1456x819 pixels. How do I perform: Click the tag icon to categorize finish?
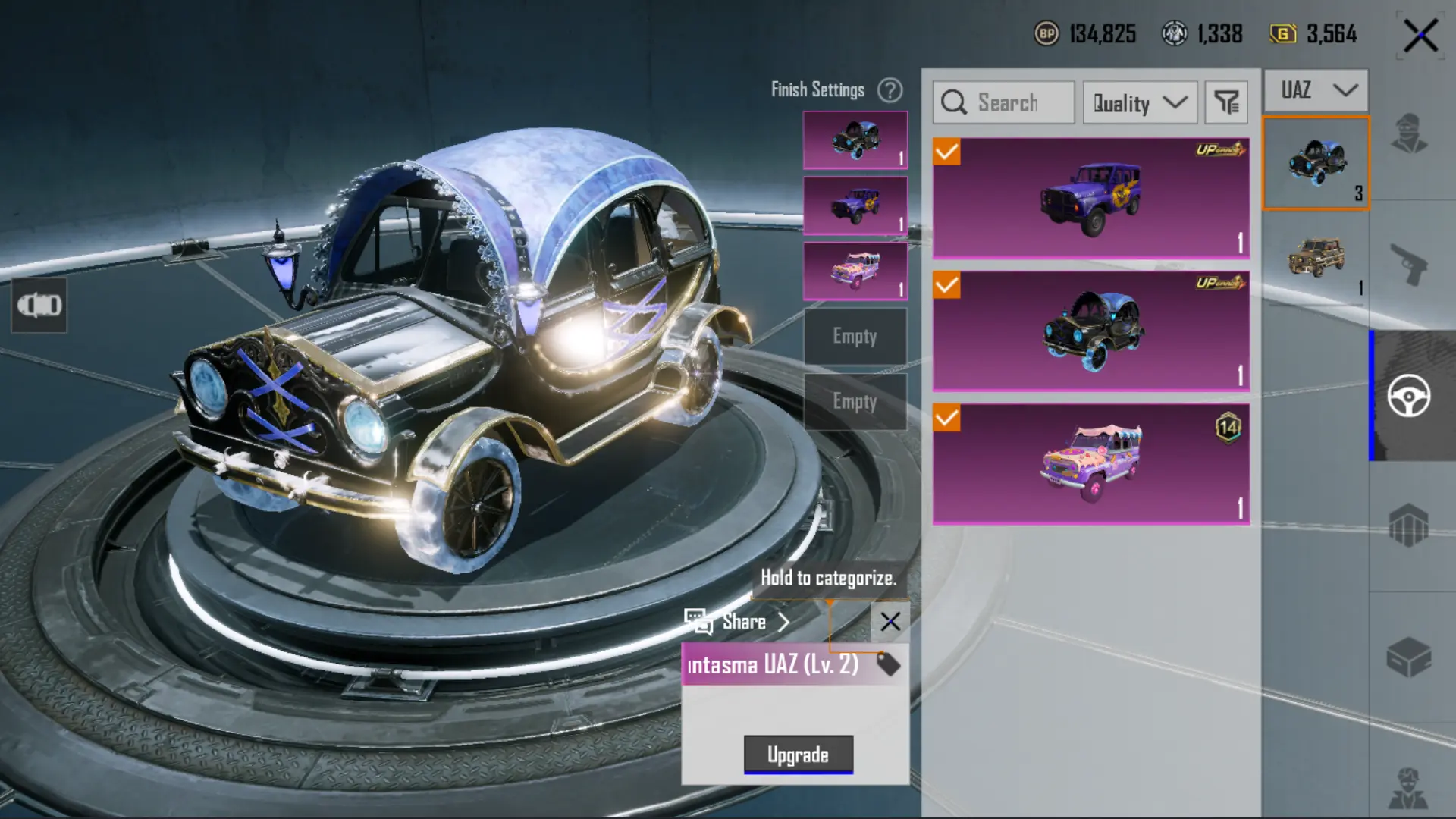tap(888, 664)
